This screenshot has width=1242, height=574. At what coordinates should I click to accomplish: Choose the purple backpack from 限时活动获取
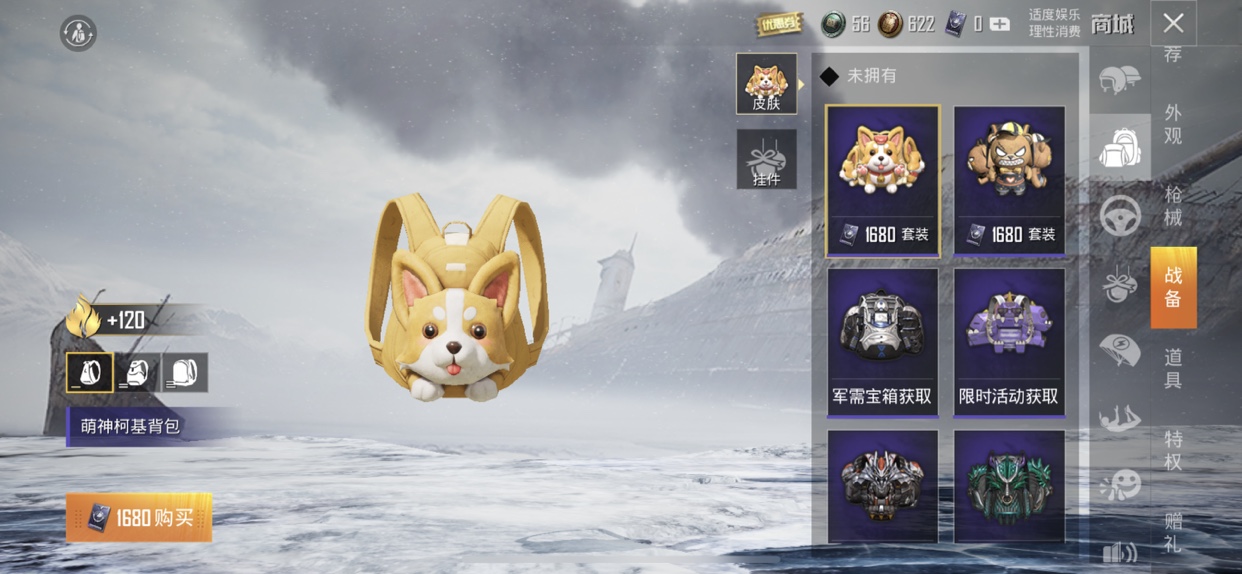[1009, 341]
